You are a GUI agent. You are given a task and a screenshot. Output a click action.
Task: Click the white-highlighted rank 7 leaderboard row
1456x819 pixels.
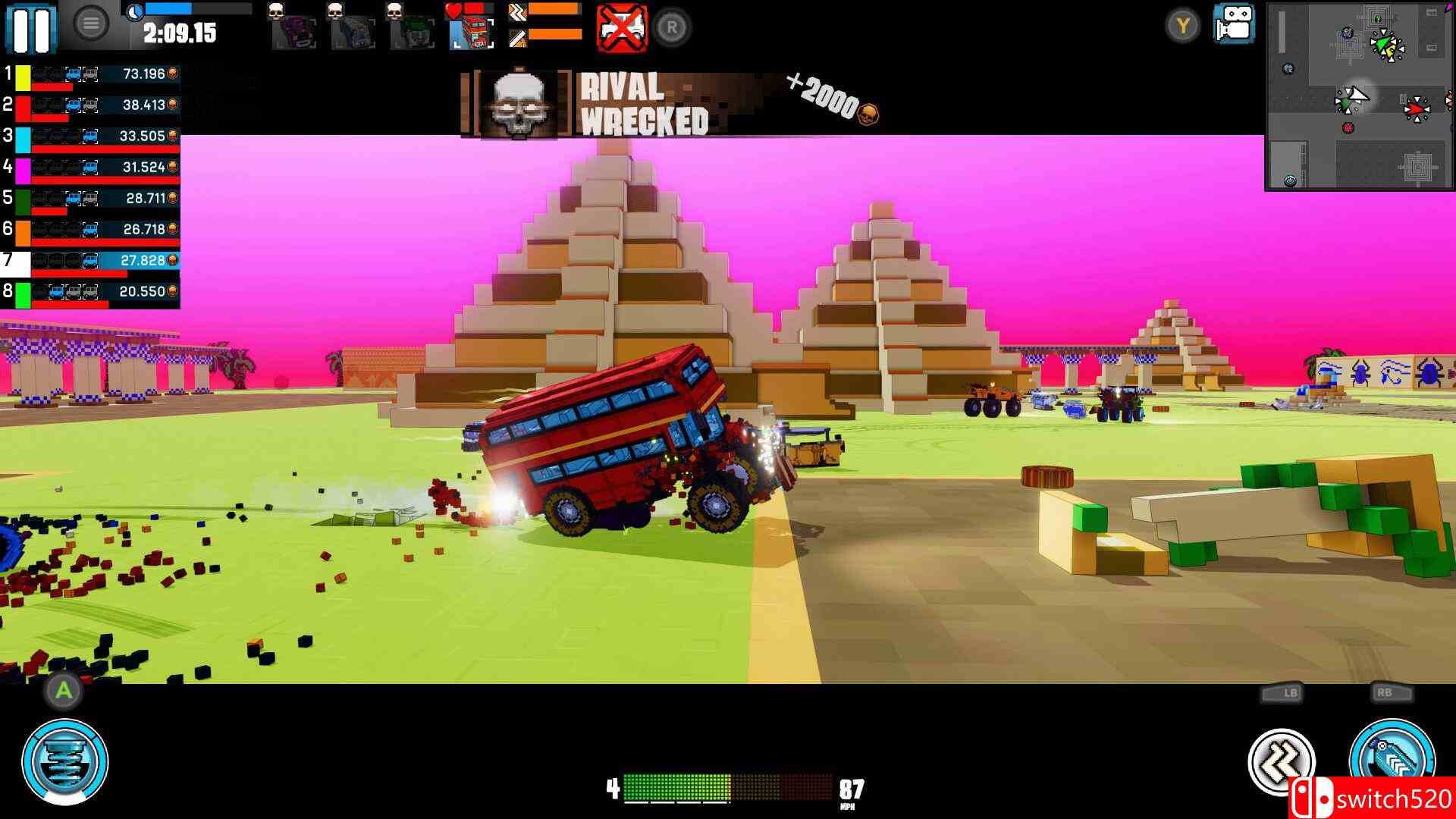point(91,260)
